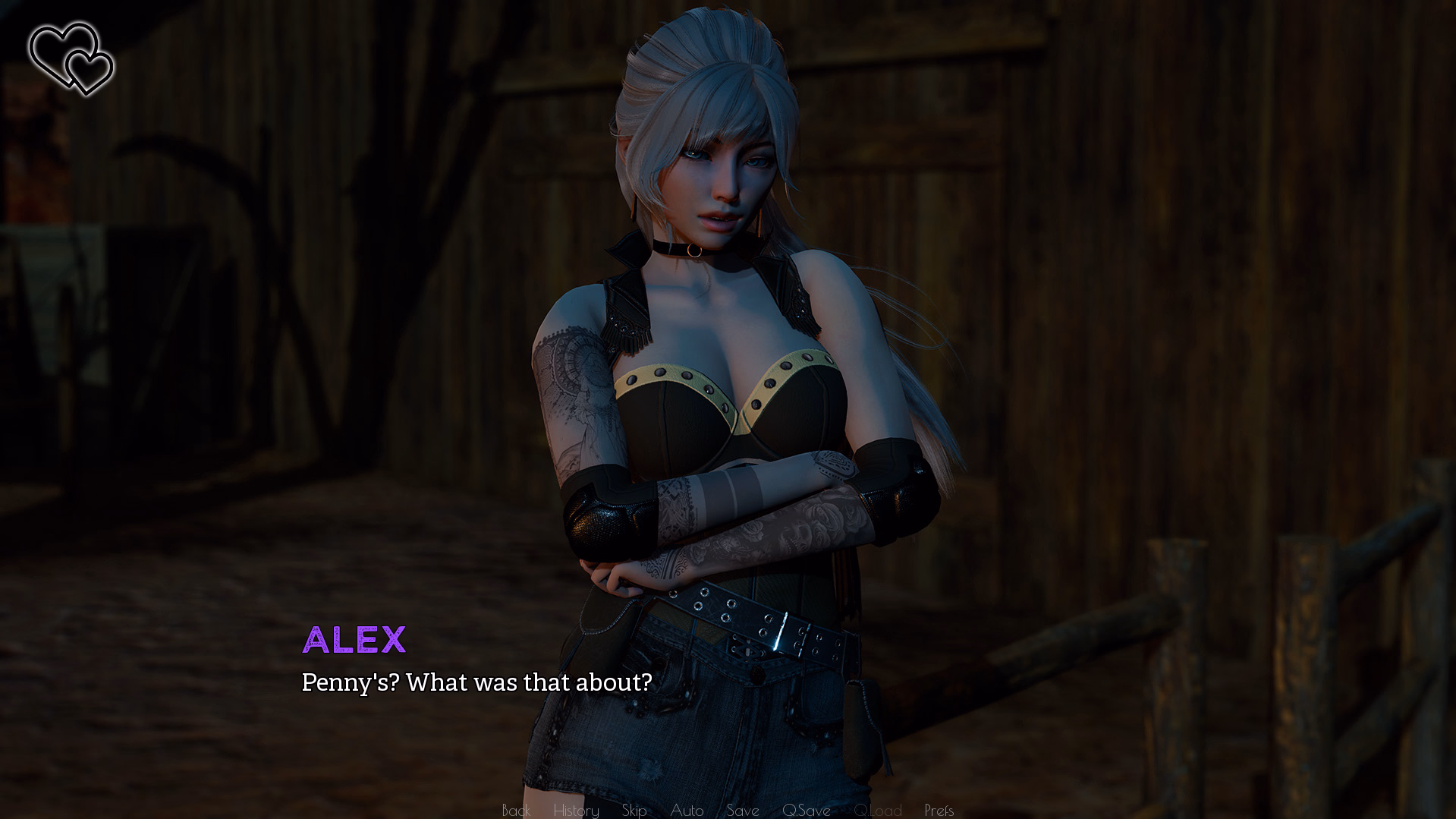This screenshot has width=1456, height=819.
Task: Quick save with QSave button
Action: (806, 810)
